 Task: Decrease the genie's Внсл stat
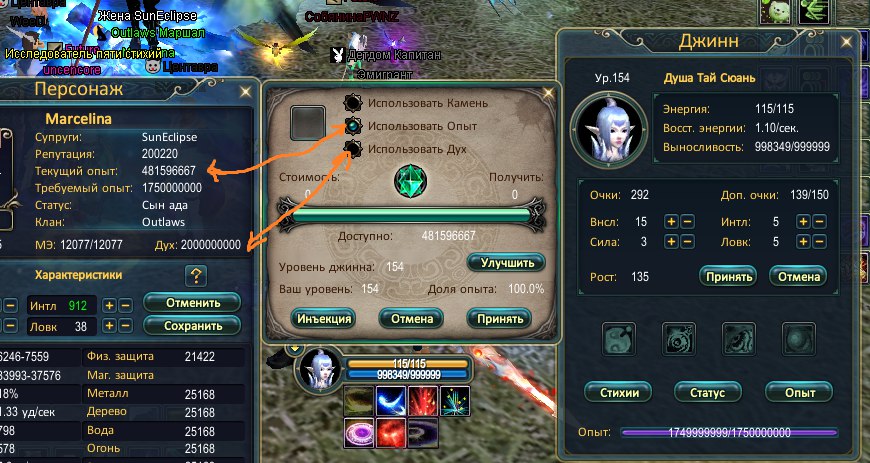pos(687,221)
